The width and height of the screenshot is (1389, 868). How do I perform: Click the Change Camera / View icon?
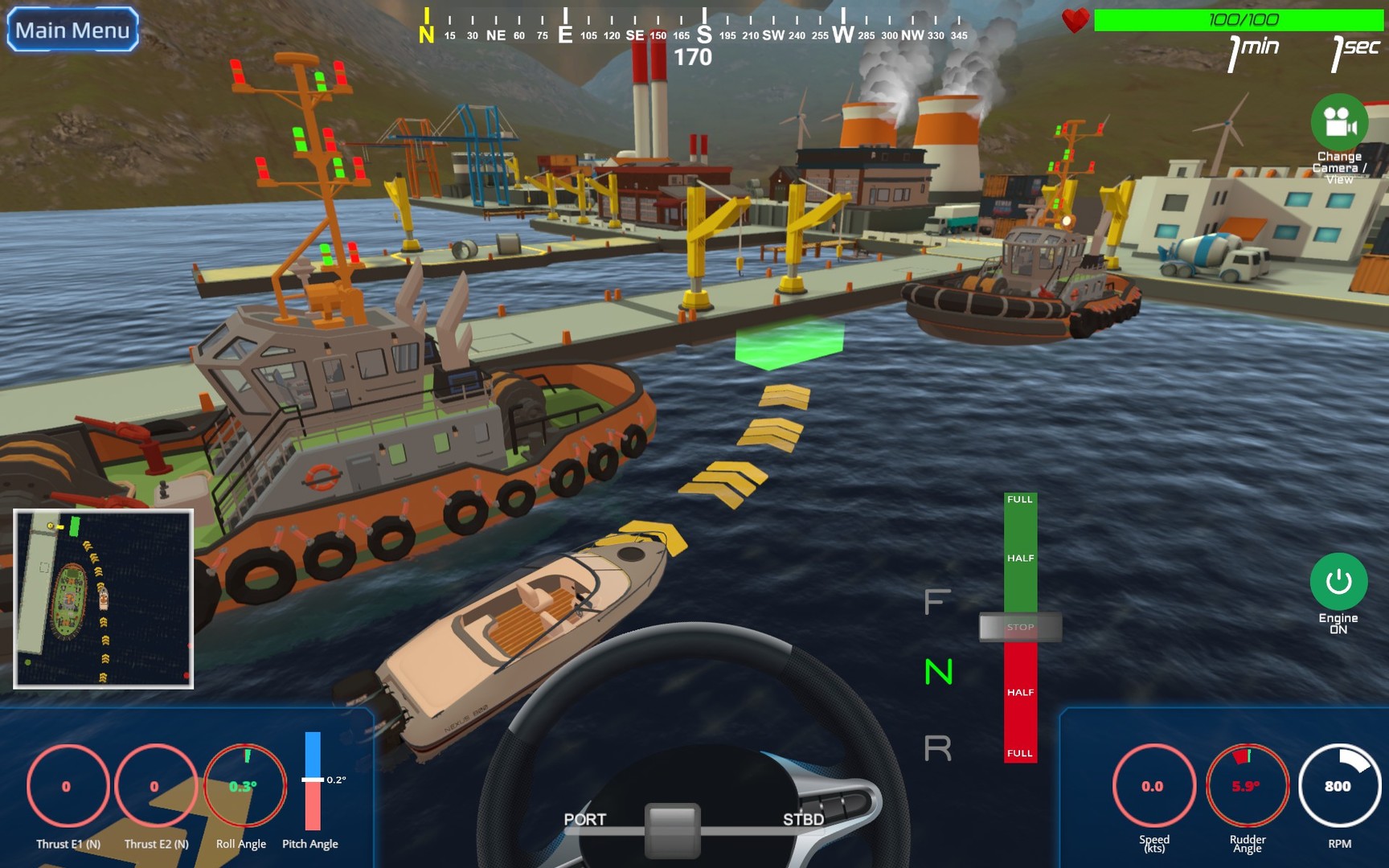coord(1341,125)
